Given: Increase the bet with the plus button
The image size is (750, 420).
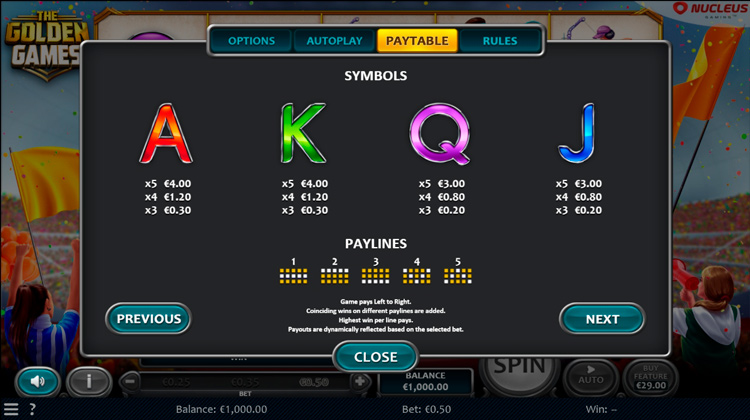Looking at the screenshot, I should click(360, 381).
